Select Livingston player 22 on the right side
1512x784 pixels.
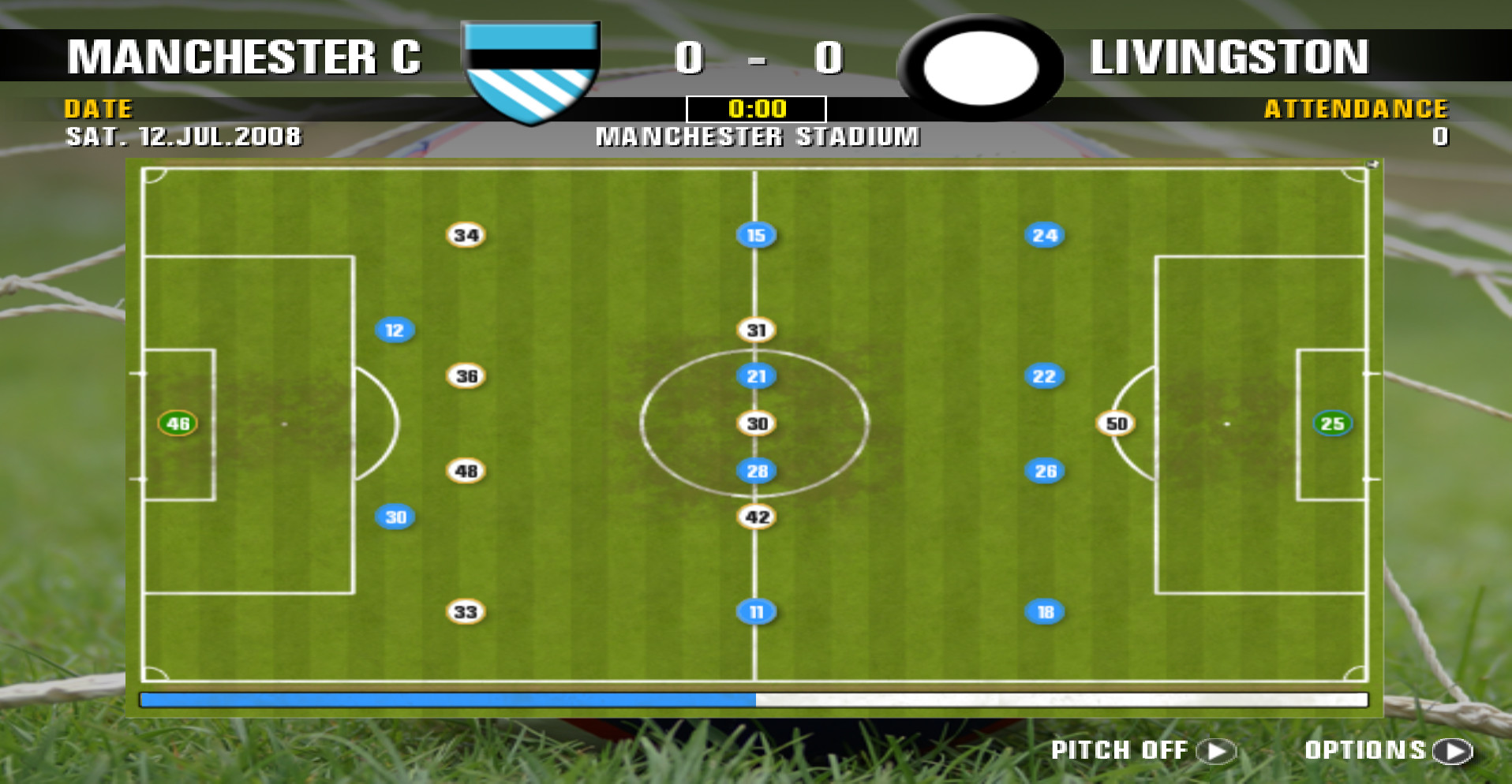(1043, 376)
